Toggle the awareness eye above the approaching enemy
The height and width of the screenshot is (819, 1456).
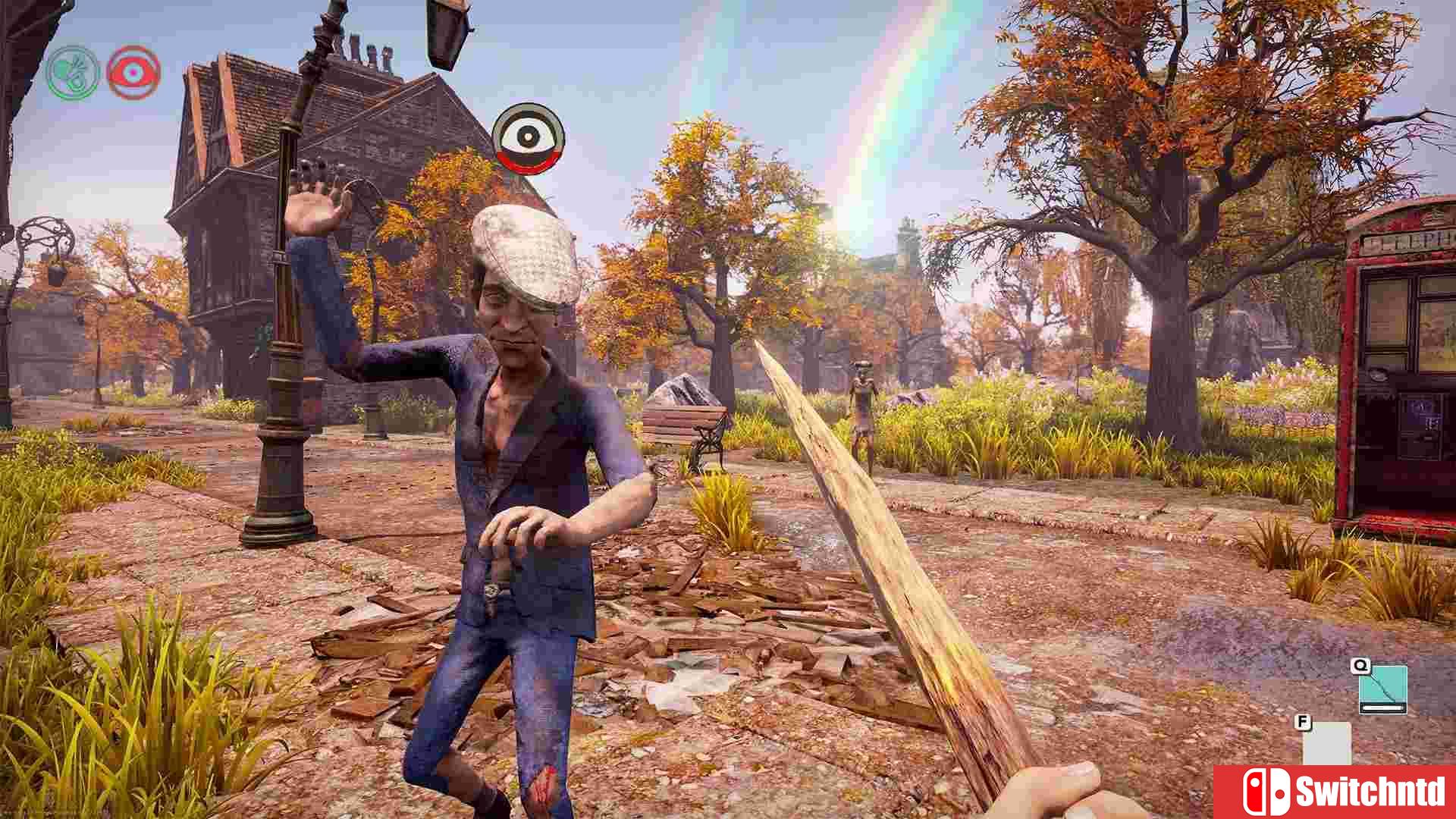[x=529, y=136]
